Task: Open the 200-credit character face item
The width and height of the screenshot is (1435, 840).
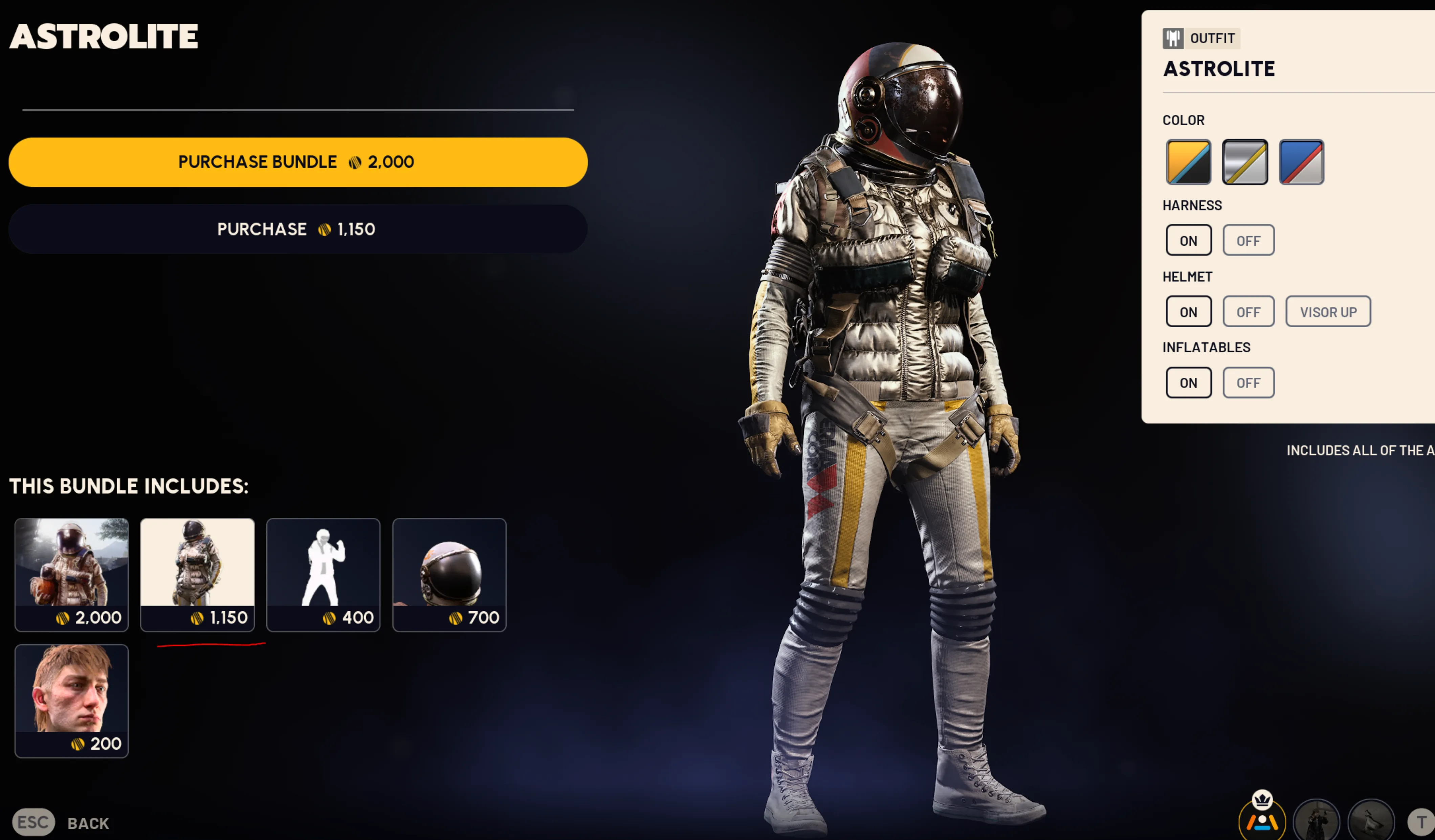Action: point(72,701)
